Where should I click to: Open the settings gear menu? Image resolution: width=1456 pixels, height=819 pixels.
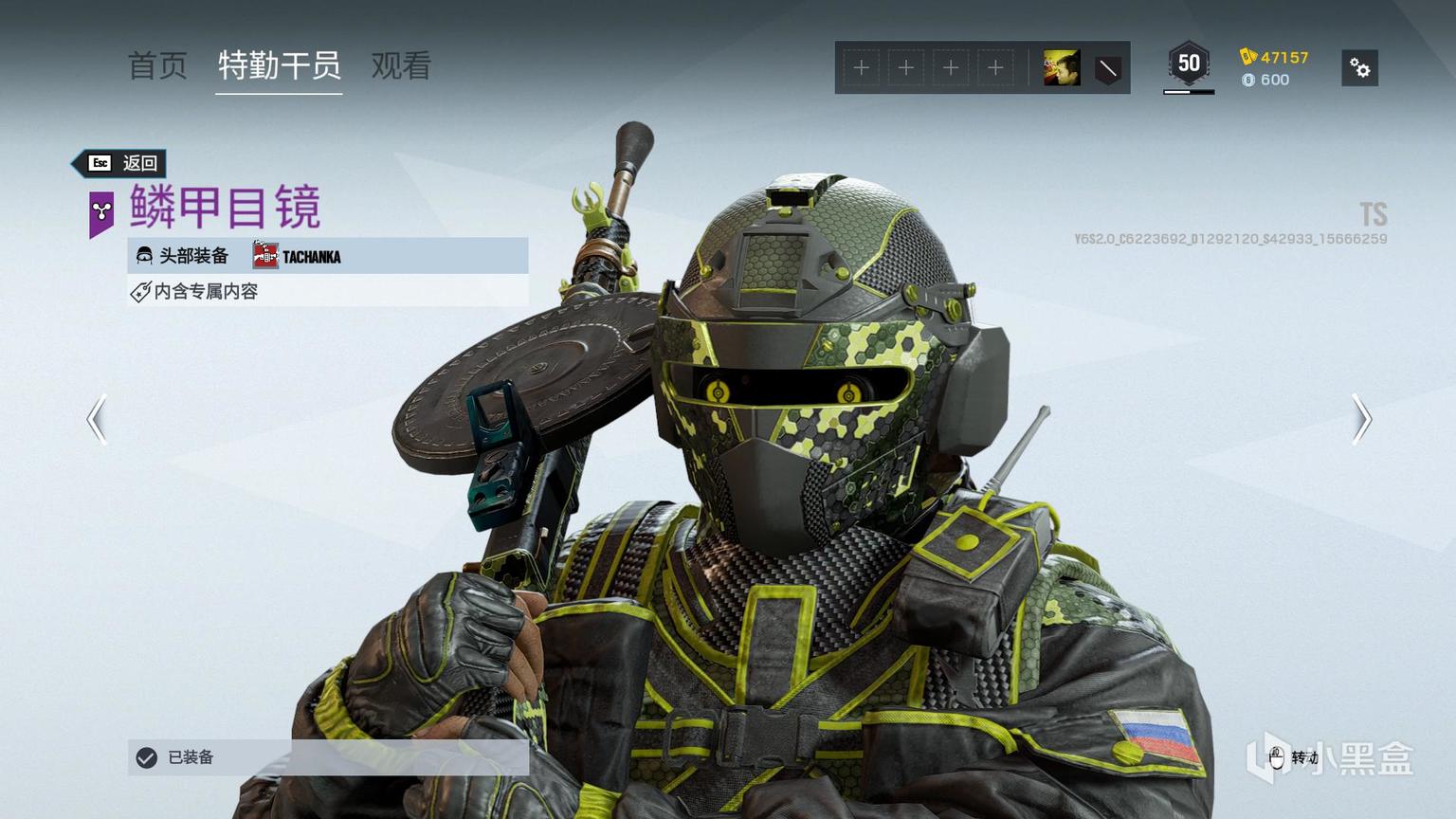click(1359, 68)
